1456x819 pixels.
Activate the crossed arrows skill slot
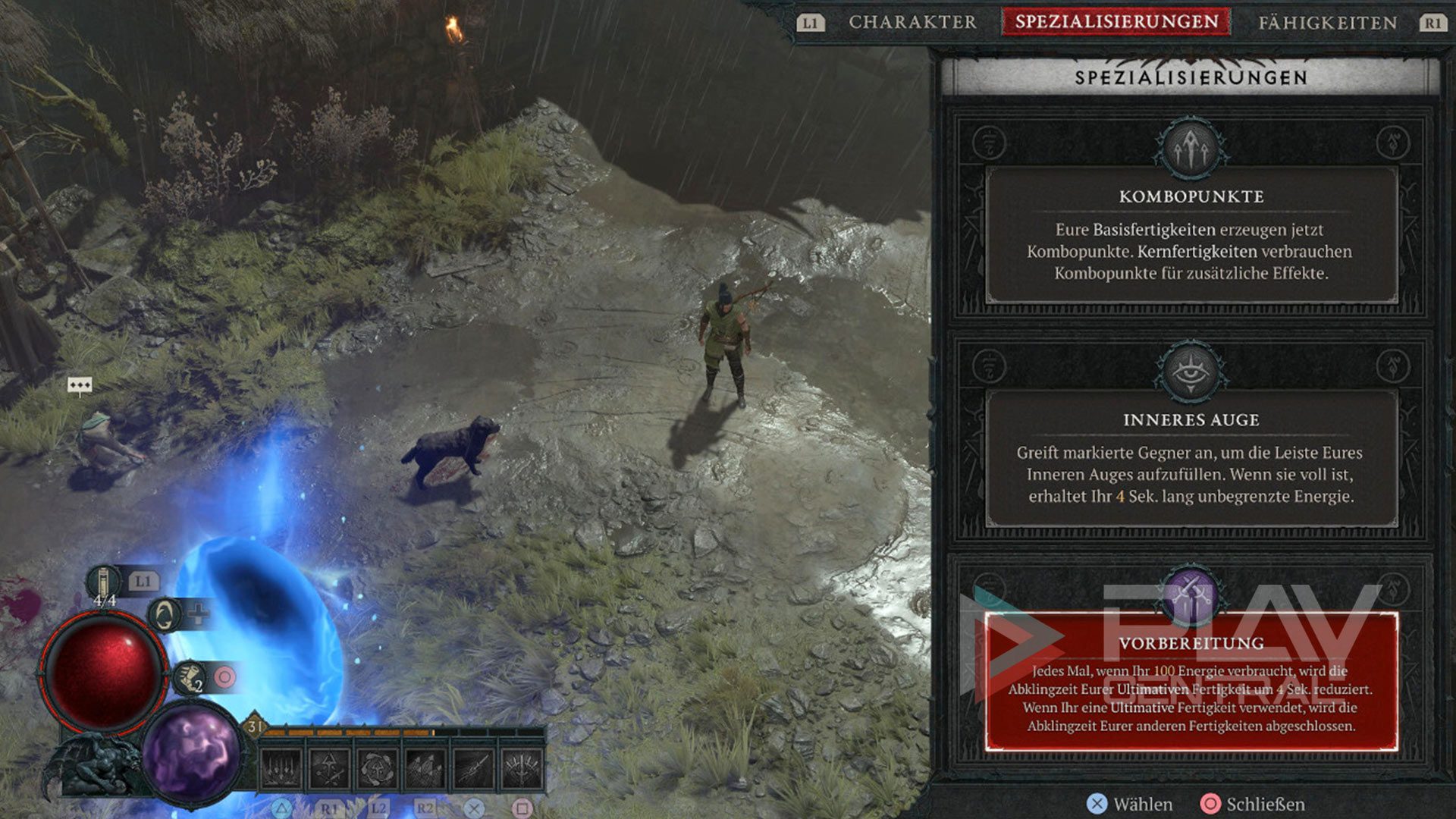(329, 768)
